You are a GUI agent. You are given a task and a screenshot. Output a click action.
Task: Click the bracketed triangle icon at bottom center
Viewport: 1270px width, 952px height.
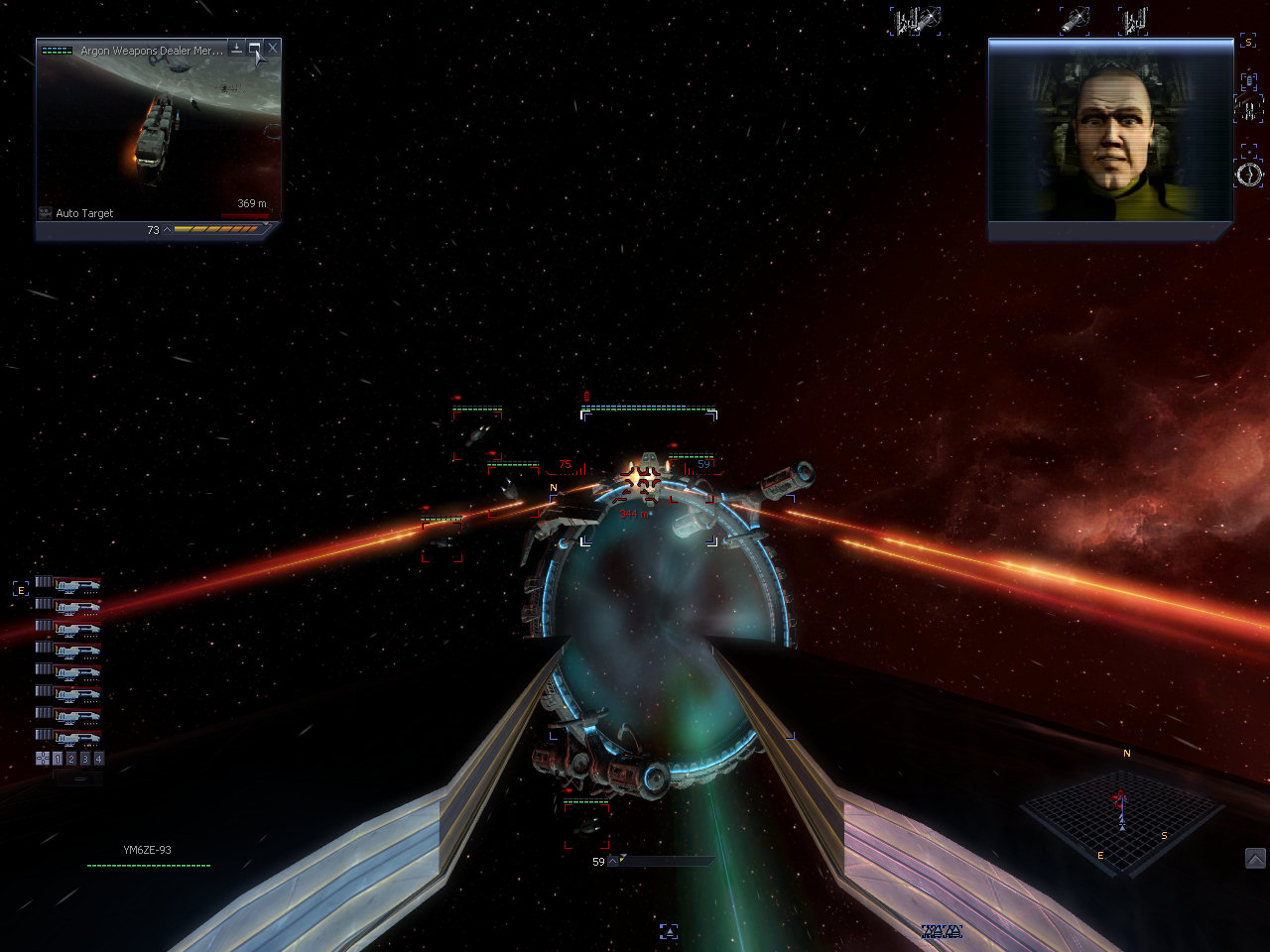(669, 931)
